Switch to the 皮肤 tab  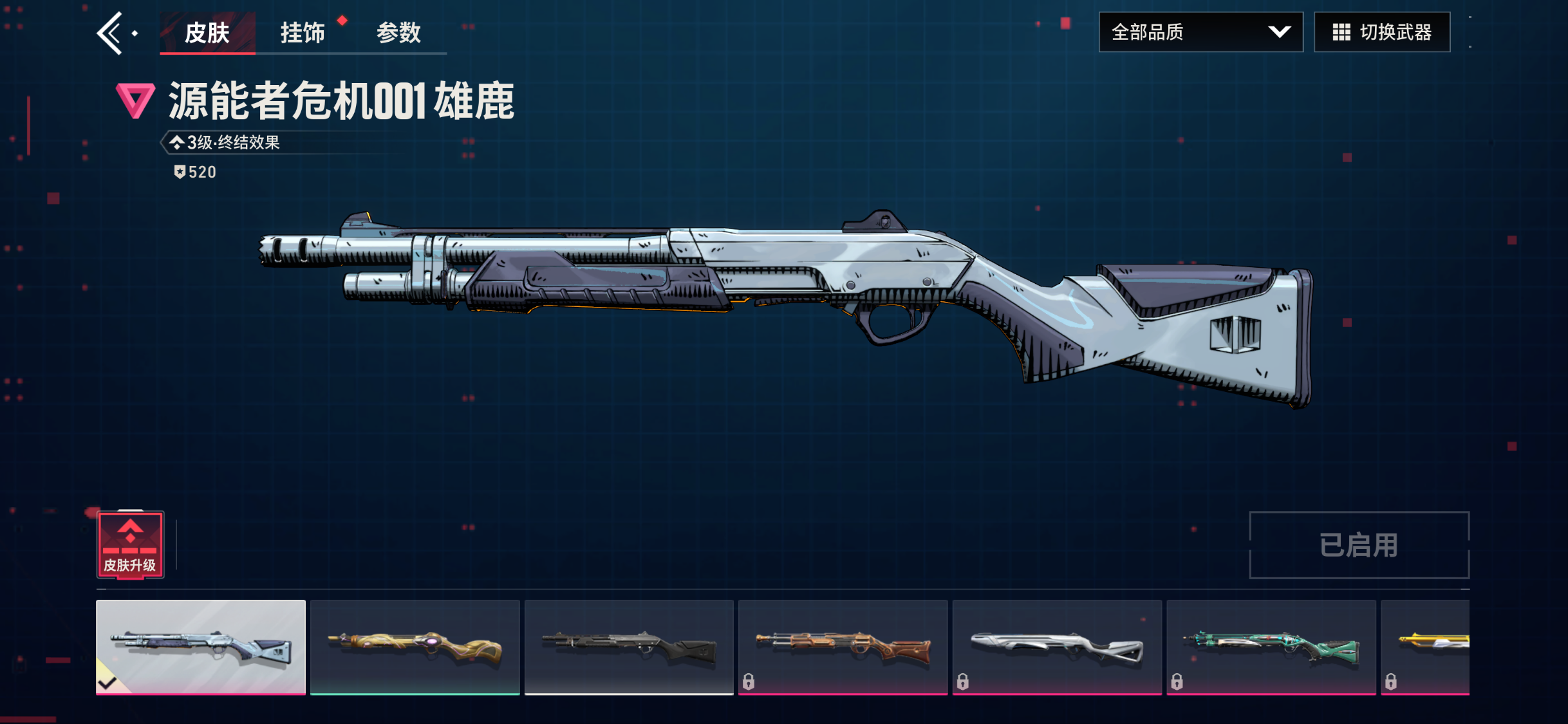point(207,33)
